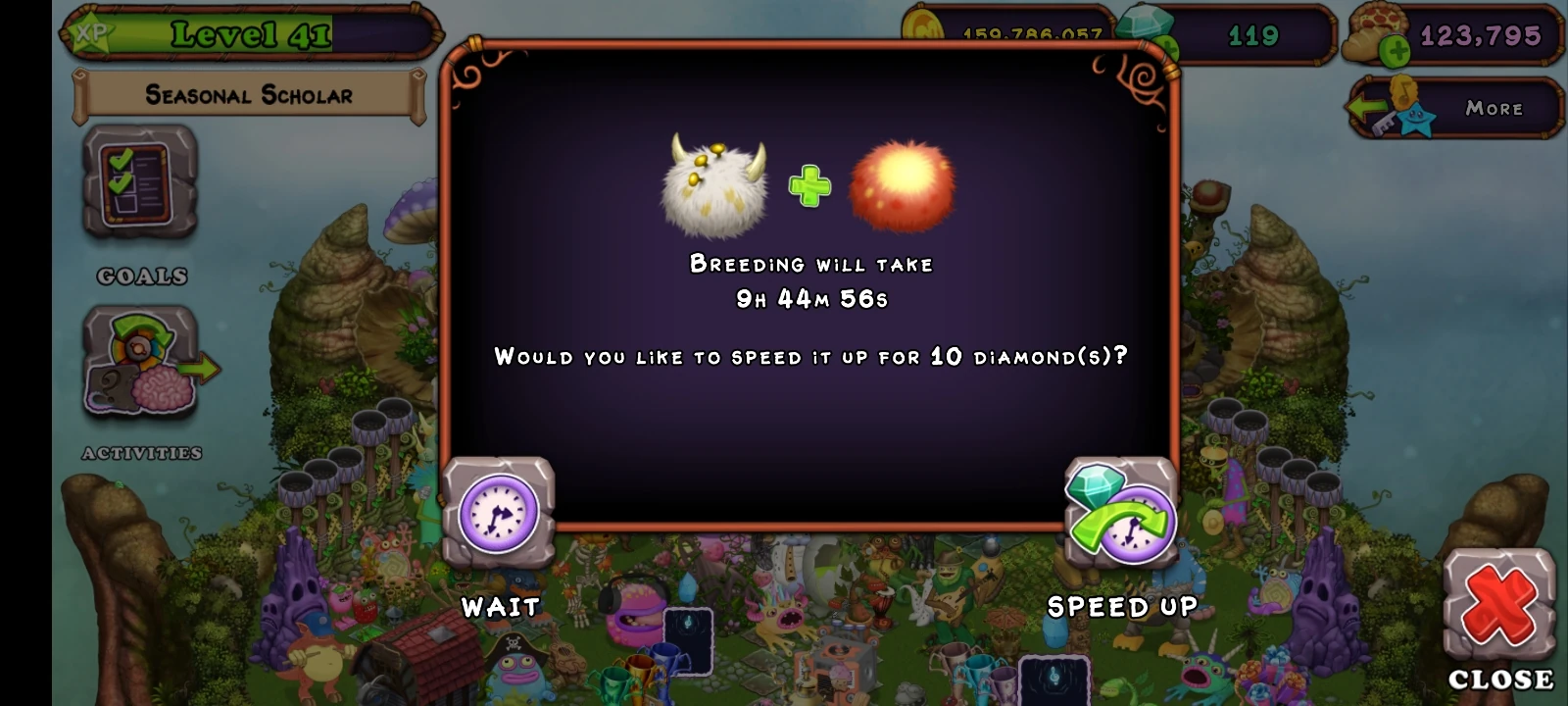1568x706 pixels.
Task: Select the orange fireball monster thumbnail
Action: [x=901, y=184]
